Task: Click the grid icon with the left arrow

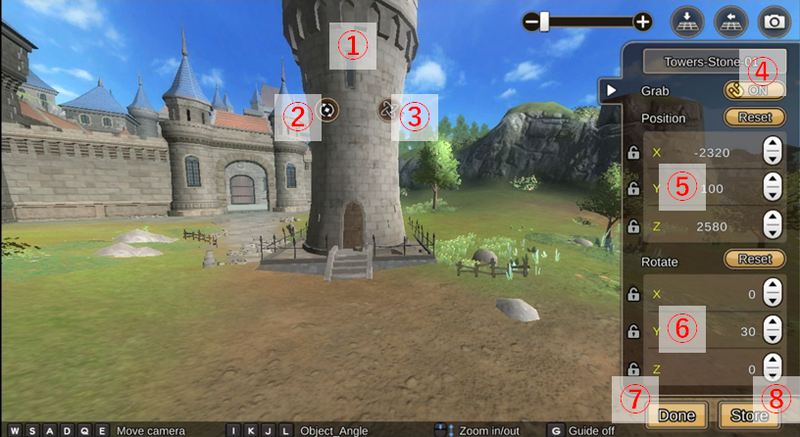Action: point(730,21)
